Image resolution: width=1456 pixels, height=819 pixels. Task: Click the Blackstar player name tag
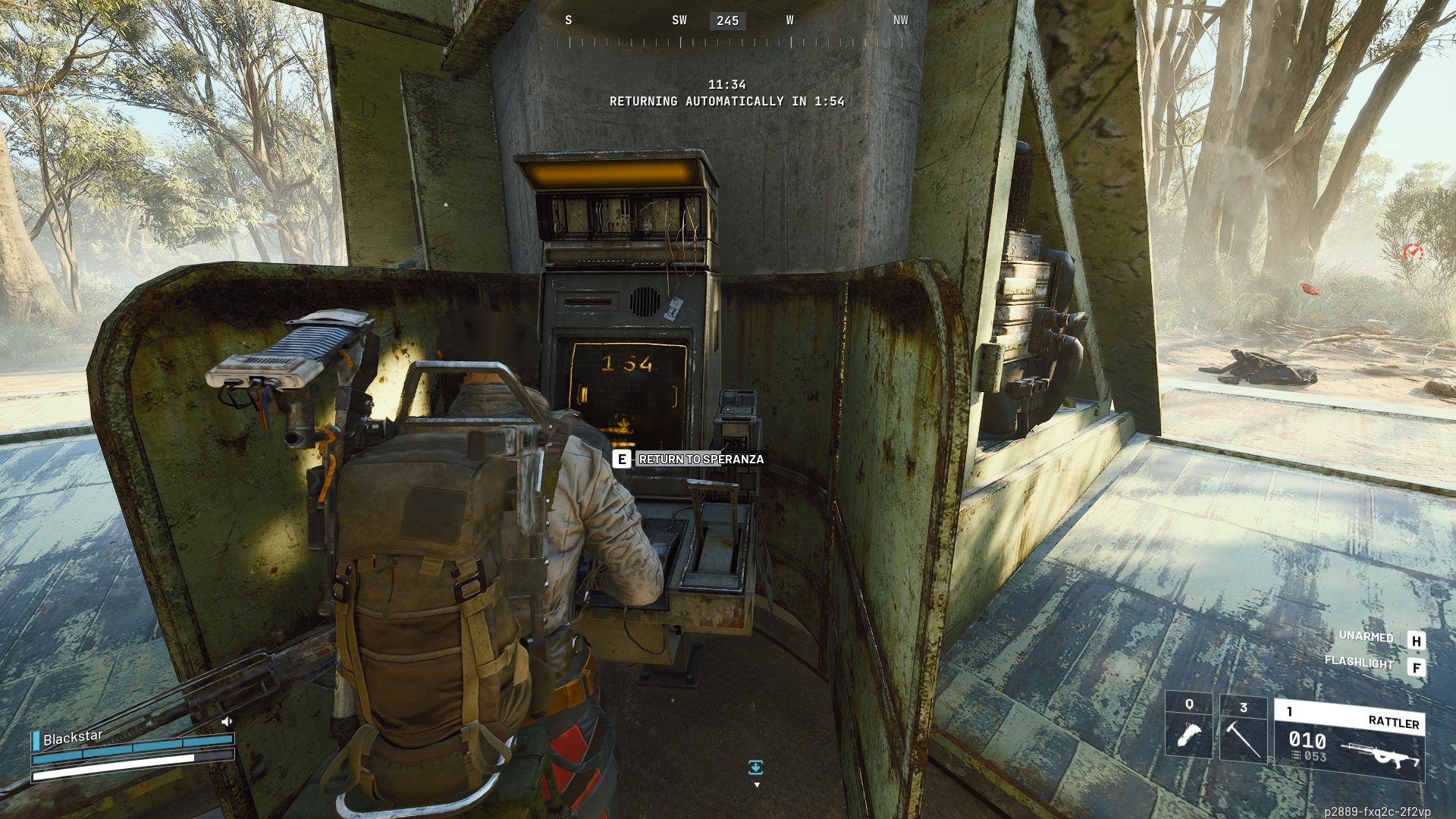pyautogui.click(x=73, y=737)
